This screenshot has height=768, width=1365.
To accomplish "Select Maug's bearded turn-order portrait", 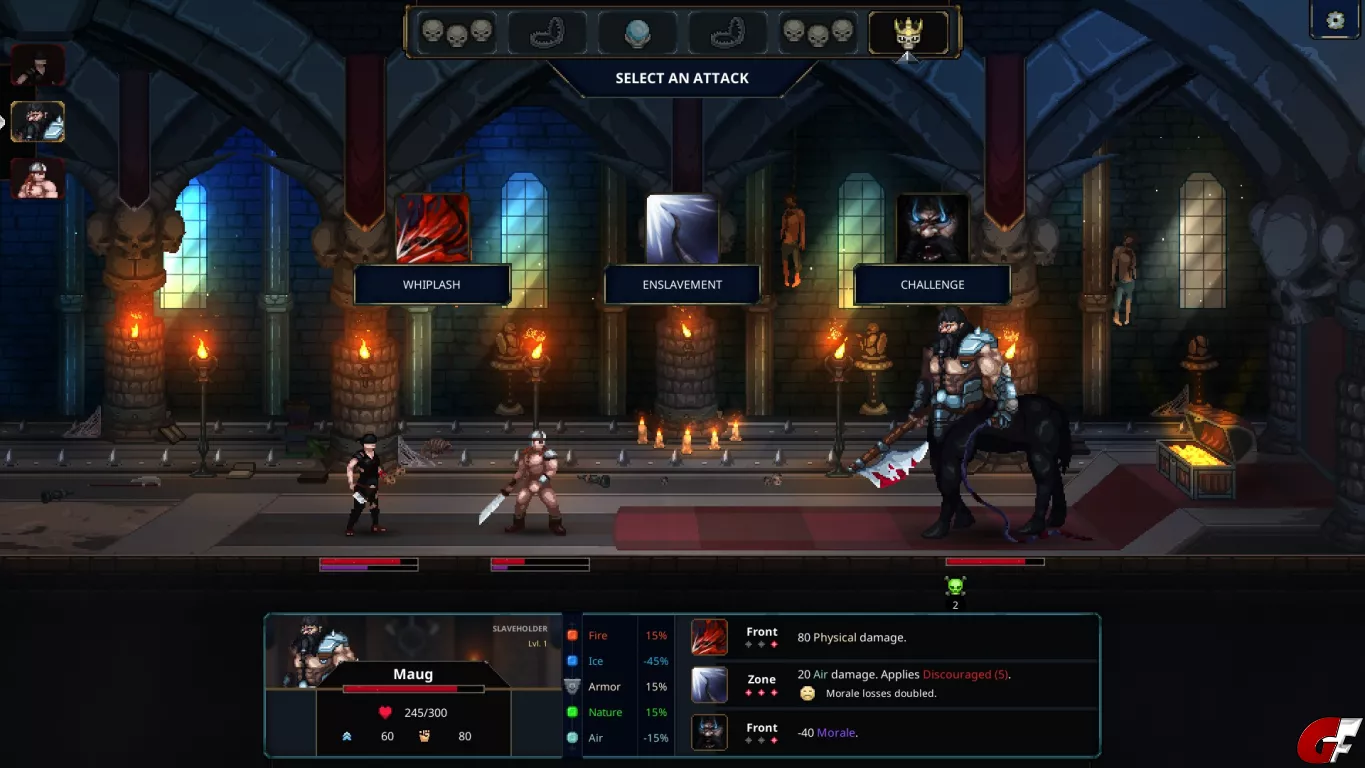I will pyautogui.click(x=38, y=122).
